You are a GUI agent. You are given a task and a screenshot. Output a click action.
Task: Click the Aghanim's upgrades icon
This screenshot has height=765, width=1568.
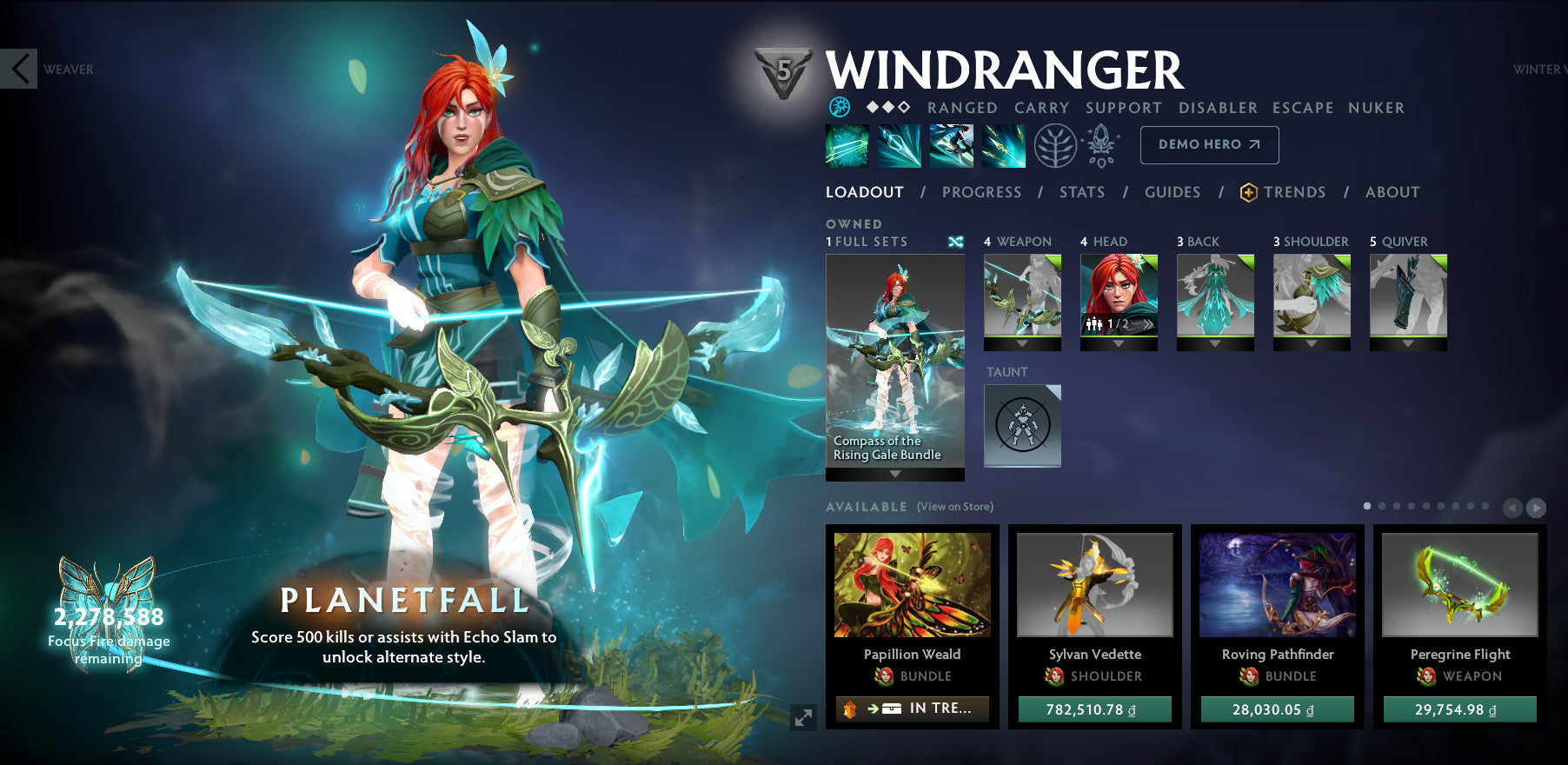click(1100, 146)
